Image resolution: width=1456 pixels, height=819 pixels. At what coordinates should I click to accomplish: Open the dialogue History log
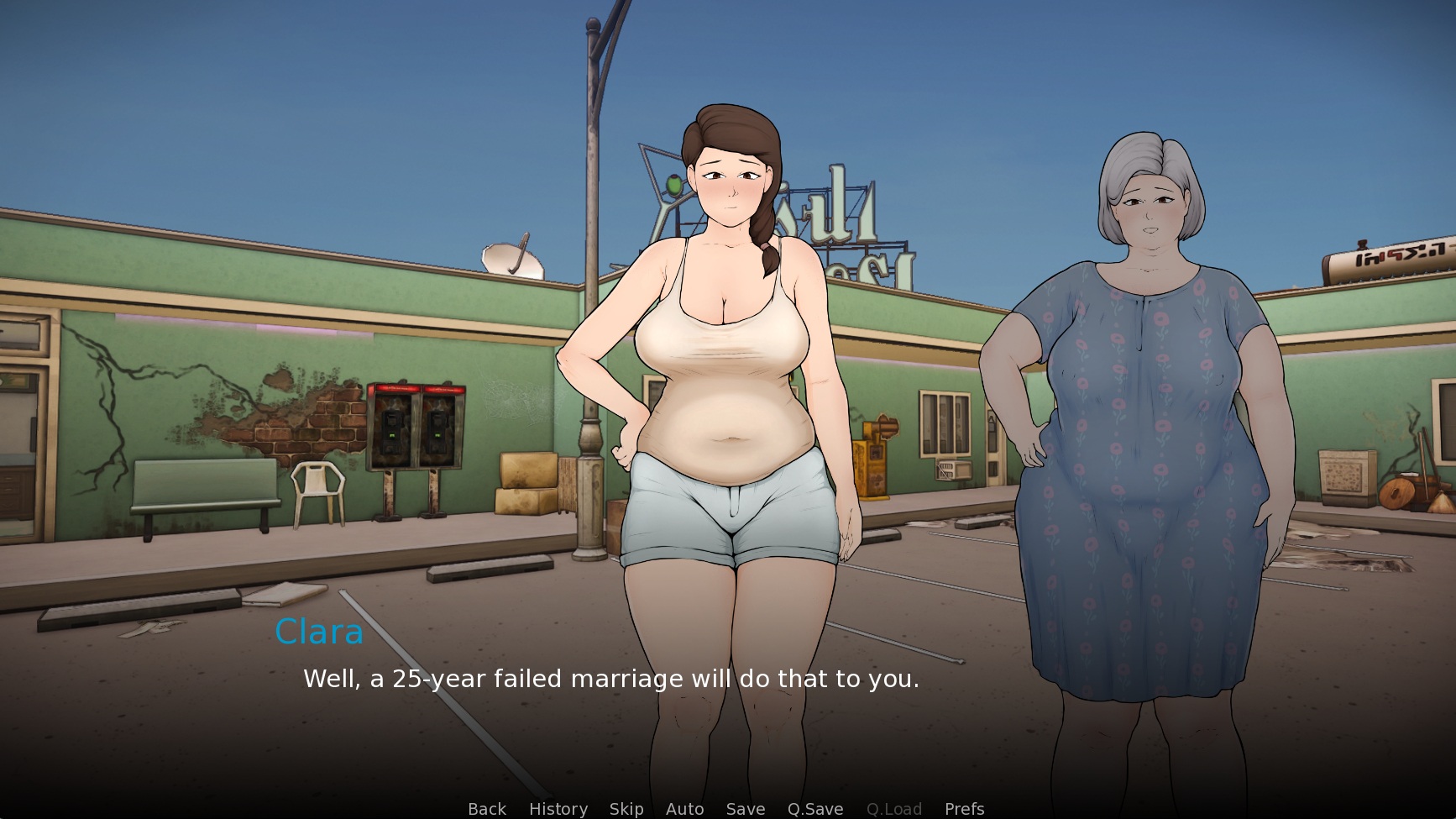[558, 808]
